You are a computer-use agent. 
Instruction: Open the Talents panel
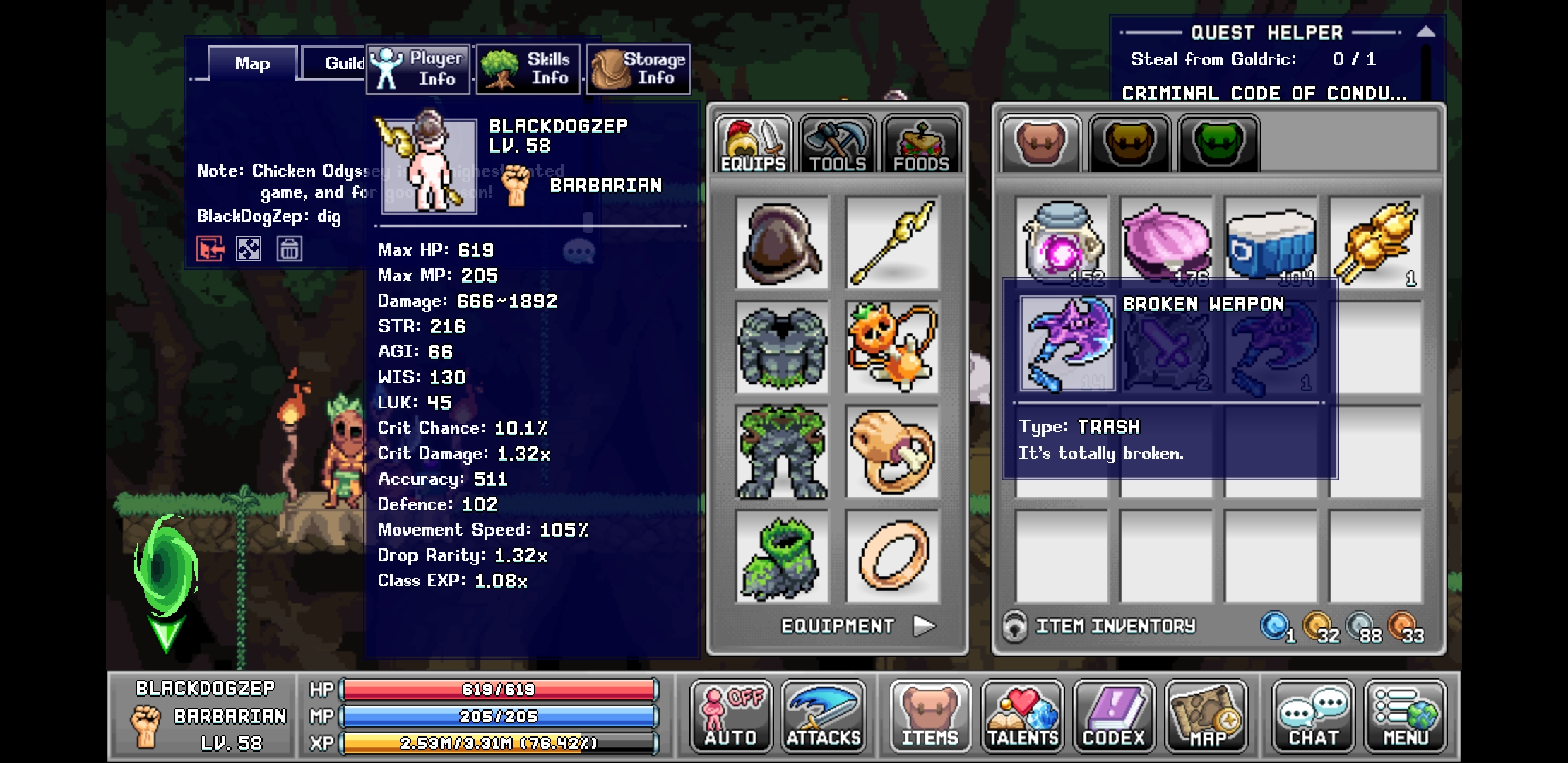(x=1023, y=717)
